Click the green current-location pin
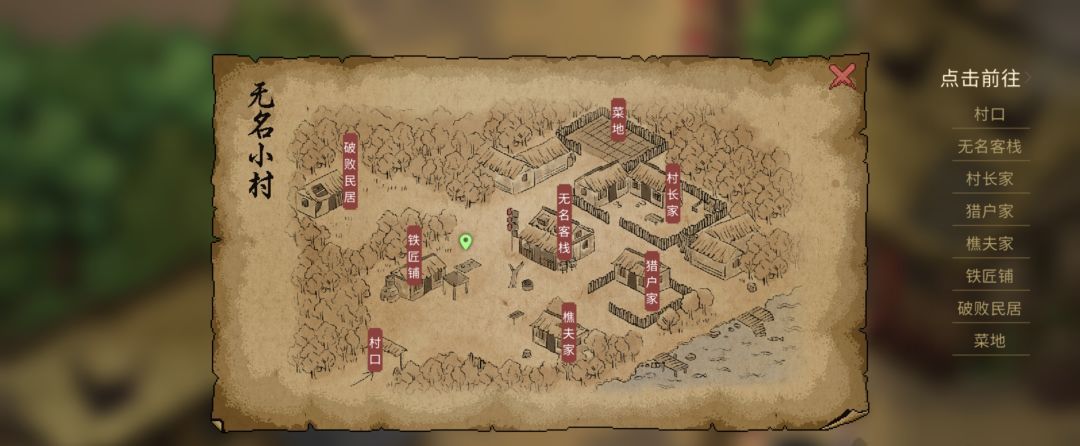This screenshot has height=446, width=1080. 465,241
